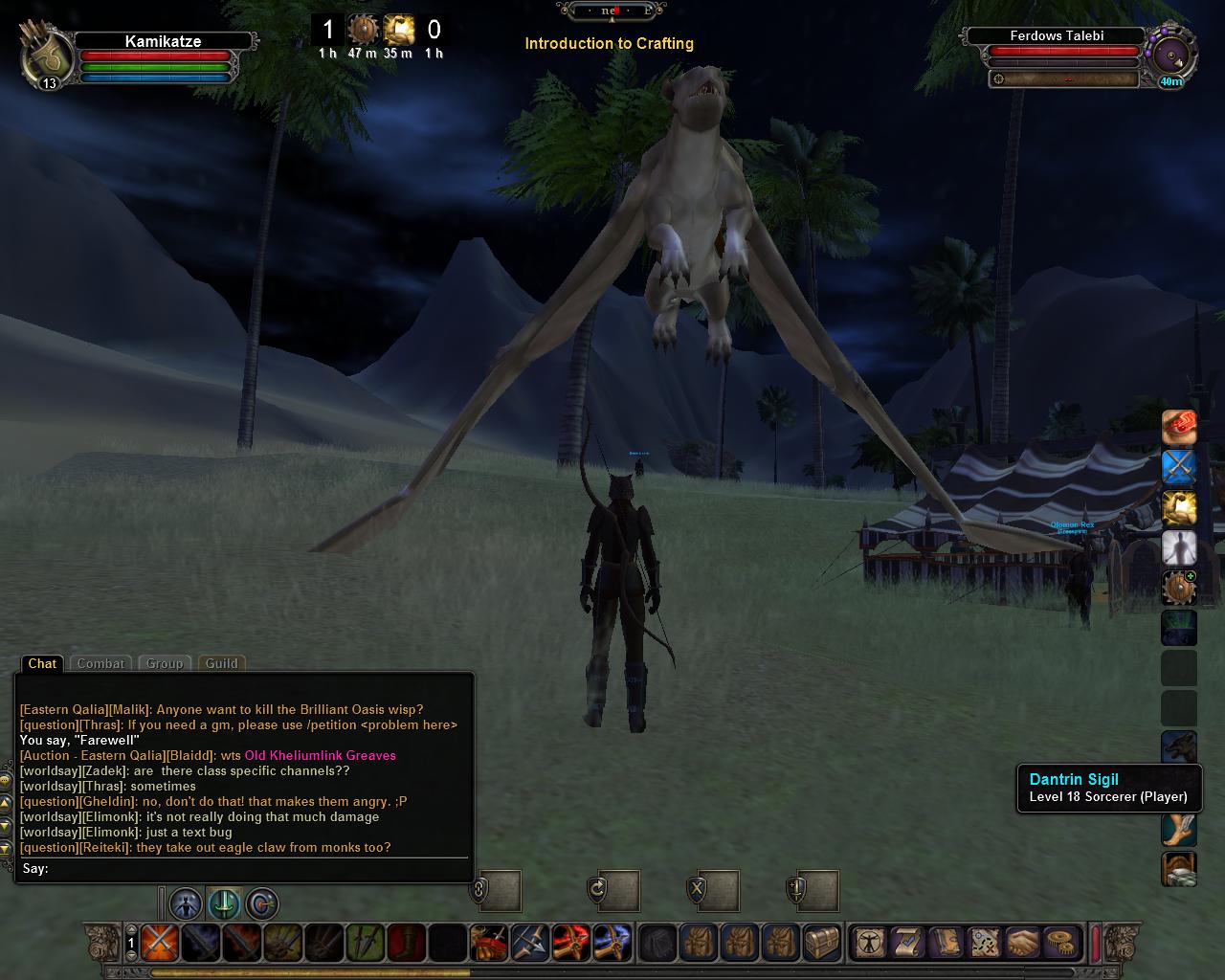Click the spiked shield buff icon
The width and height of the screenshot is (1225, 980).
click(1179, 589)
